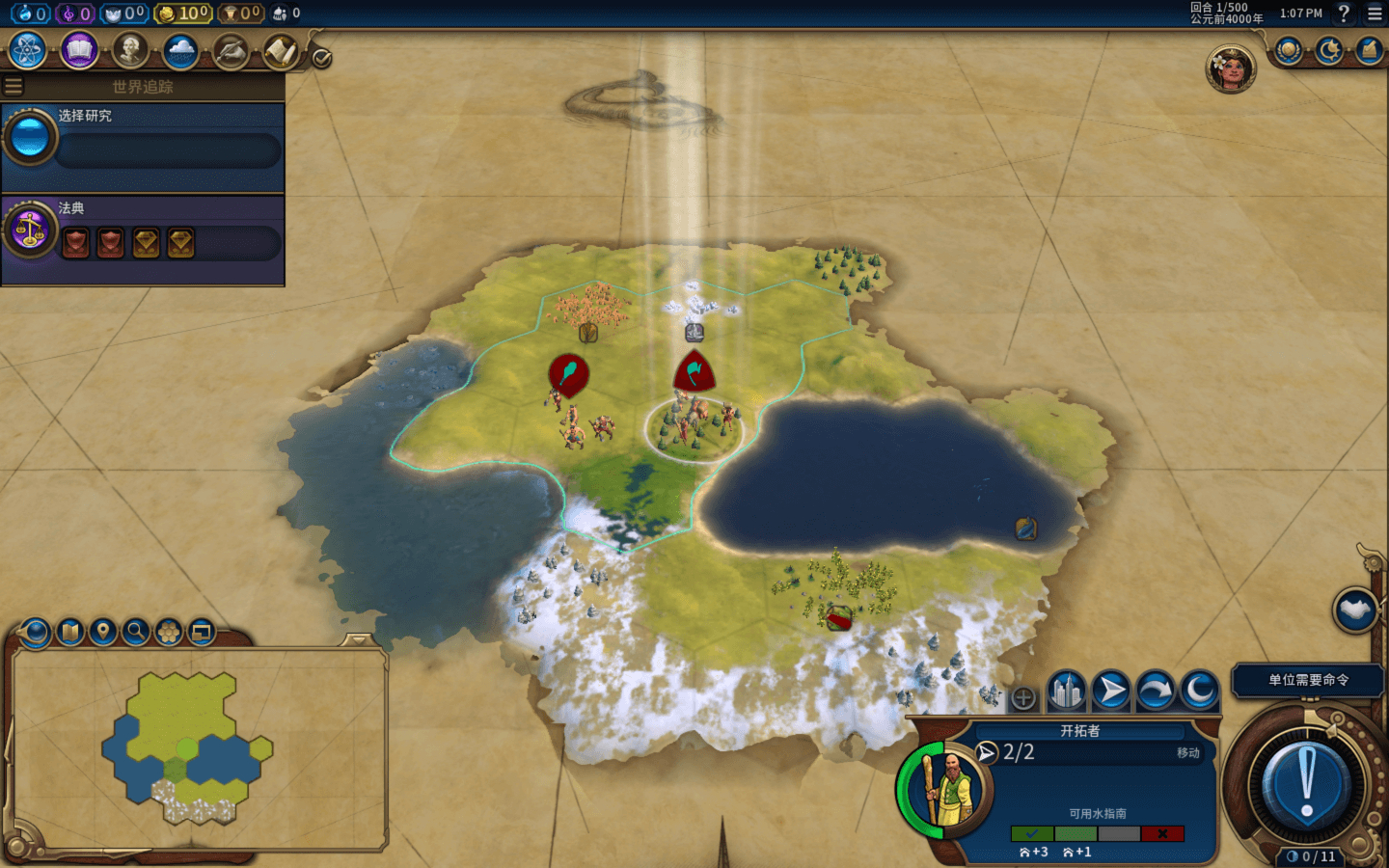The image size is (1389, 868).
Task: Click the 单位需要命令 turn button
Action: (x=1307, y=680)
